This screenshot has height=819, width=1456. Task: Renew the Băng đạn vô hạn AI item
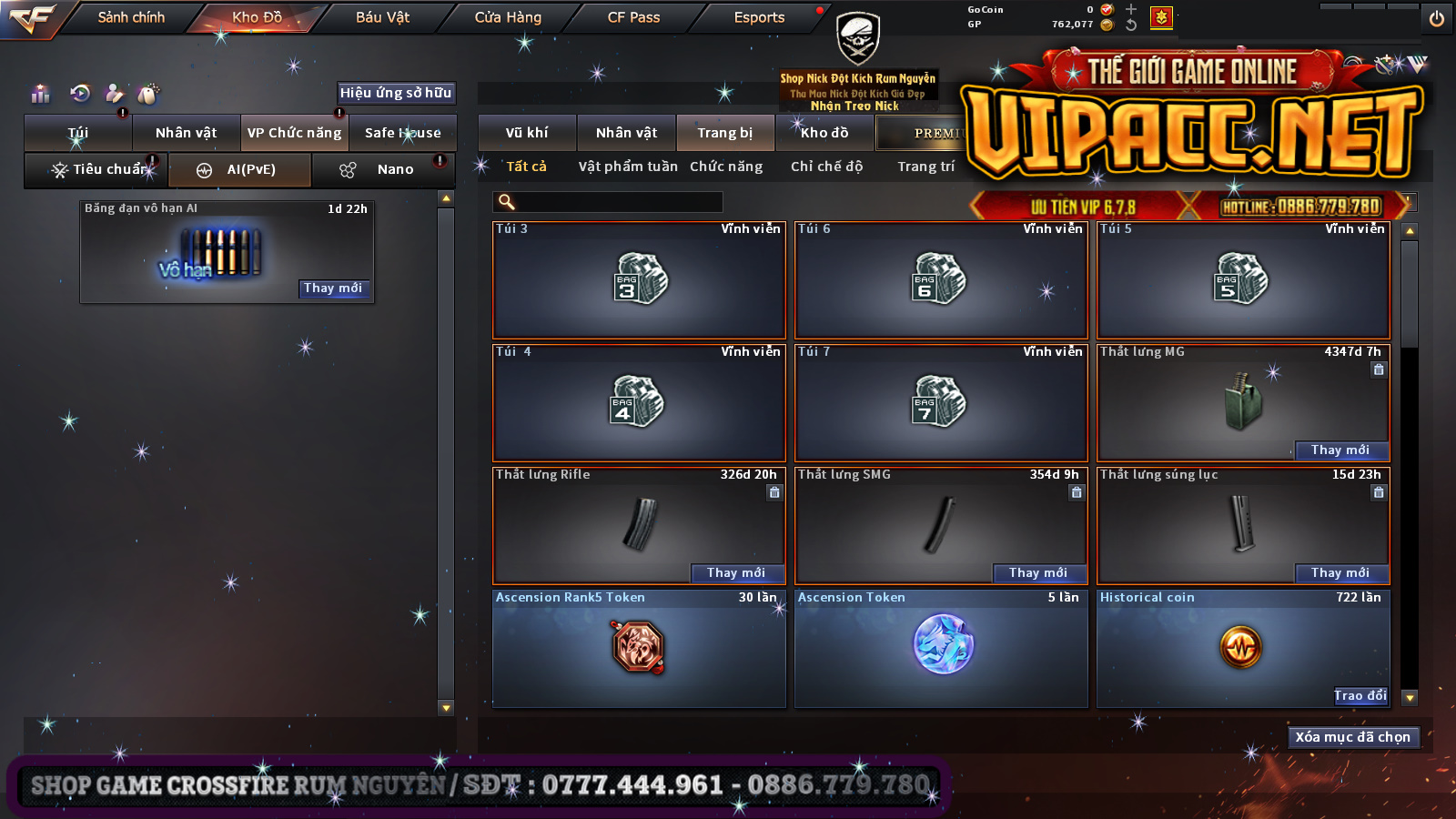[x=334, y=288]
